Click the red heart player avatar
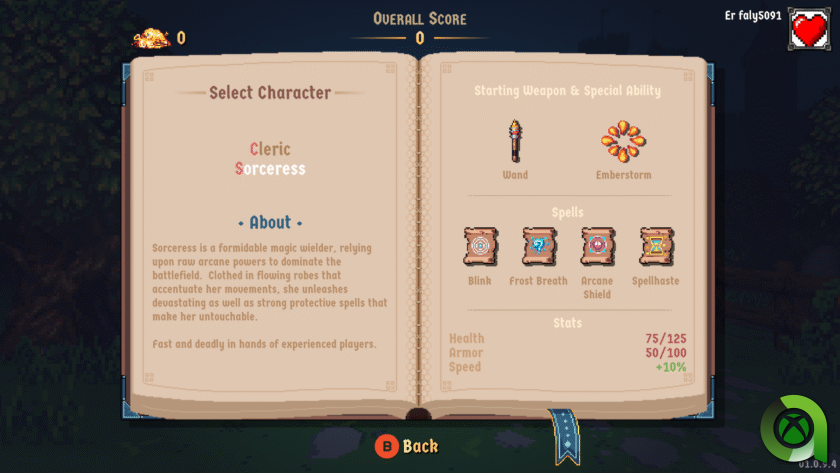 [x=809, y=29]
